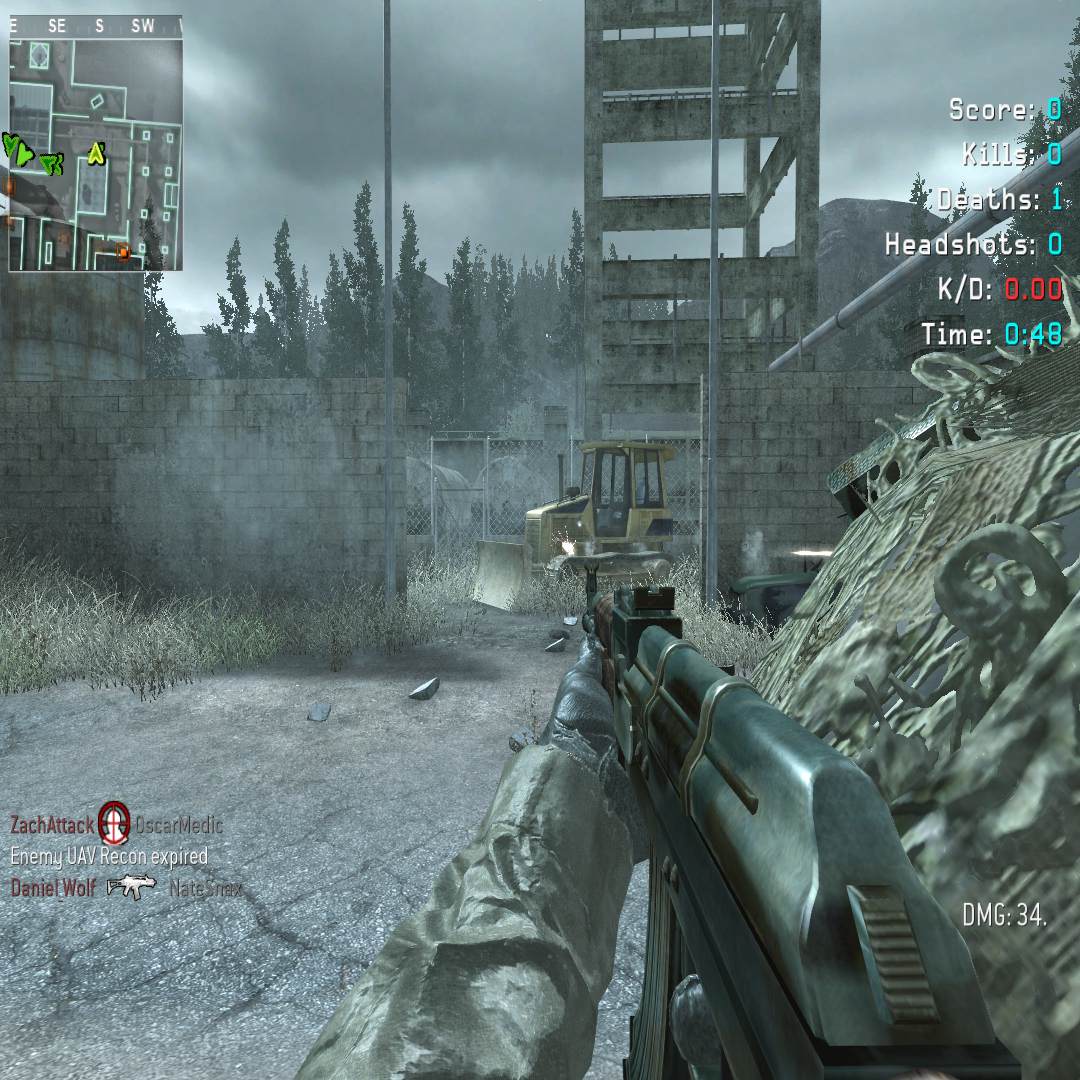Select ZachAttack's name in the killfeed
The width and height of the screenshot is (1080, 1080).
[52, 825]
